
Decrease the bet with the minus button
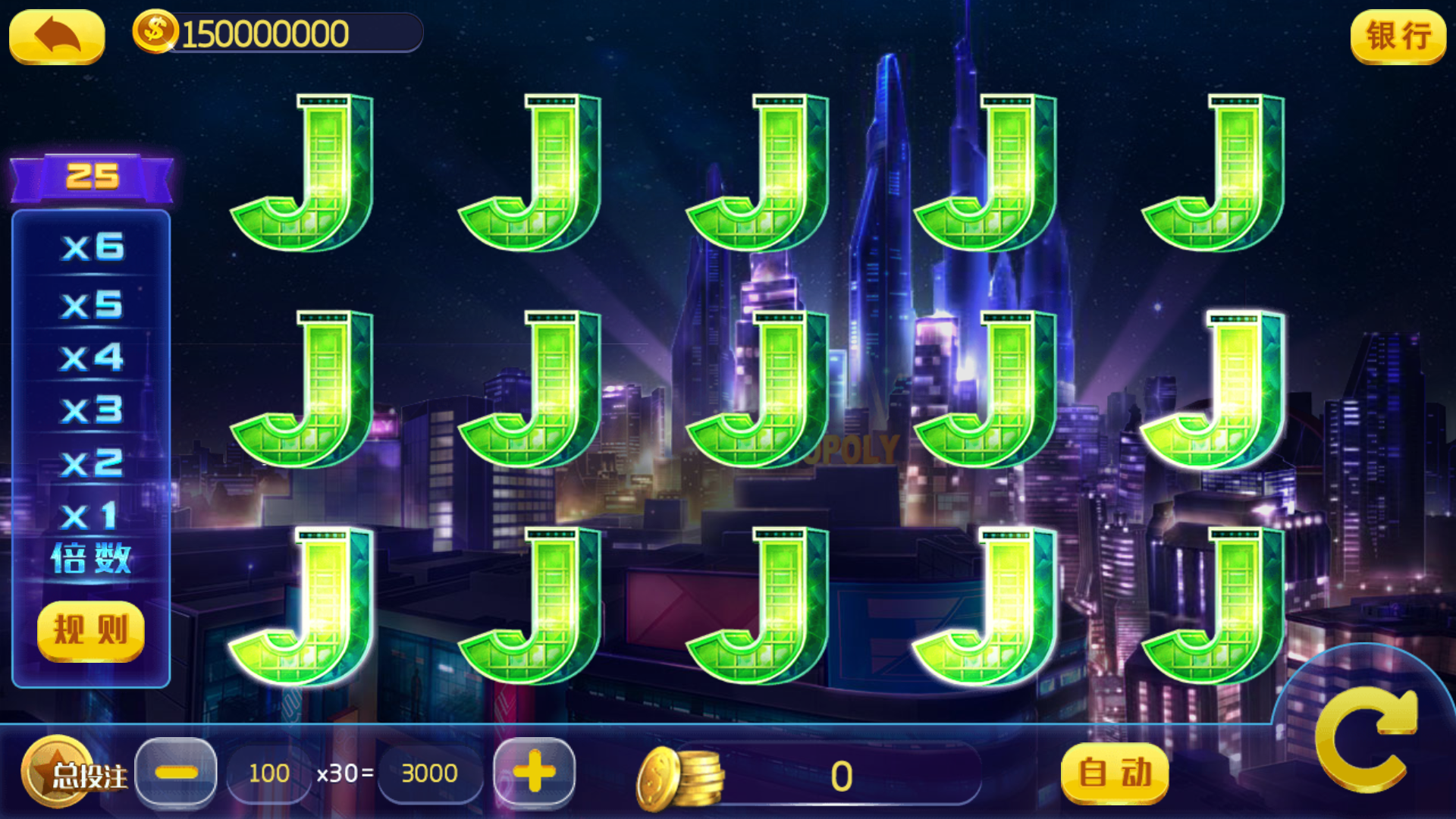(176, 772)
